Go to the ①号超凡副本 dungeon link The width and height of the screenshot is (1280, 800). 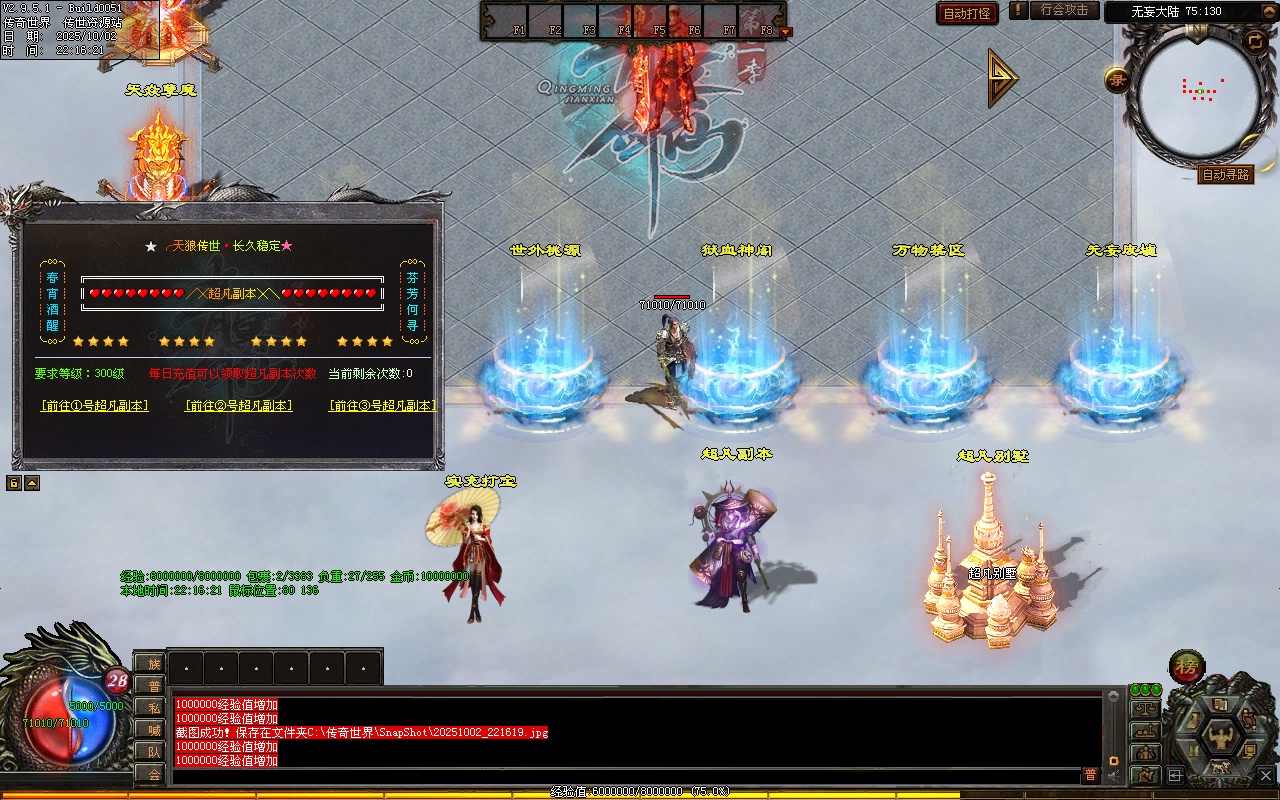click(x=95, y=406)
